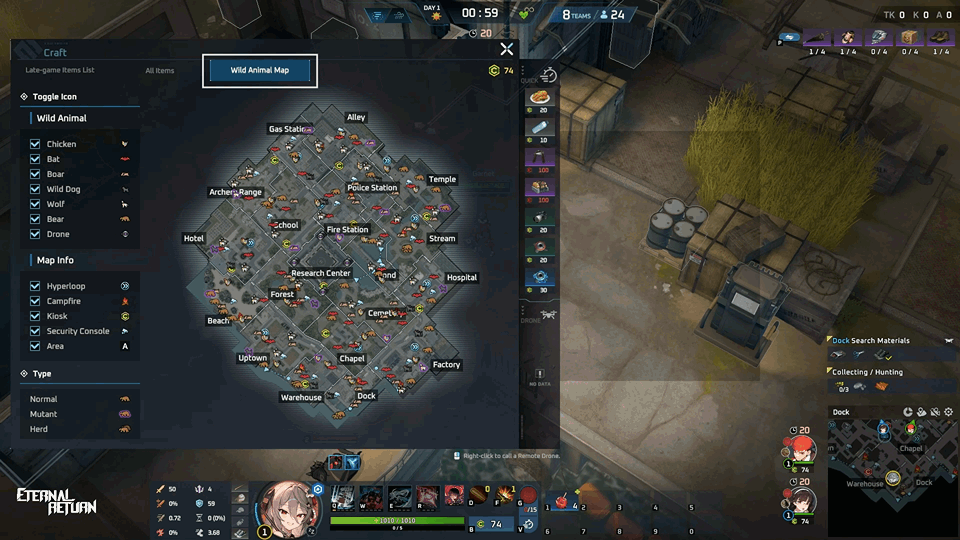Uncheck the Bat wild animal filter

35,159
